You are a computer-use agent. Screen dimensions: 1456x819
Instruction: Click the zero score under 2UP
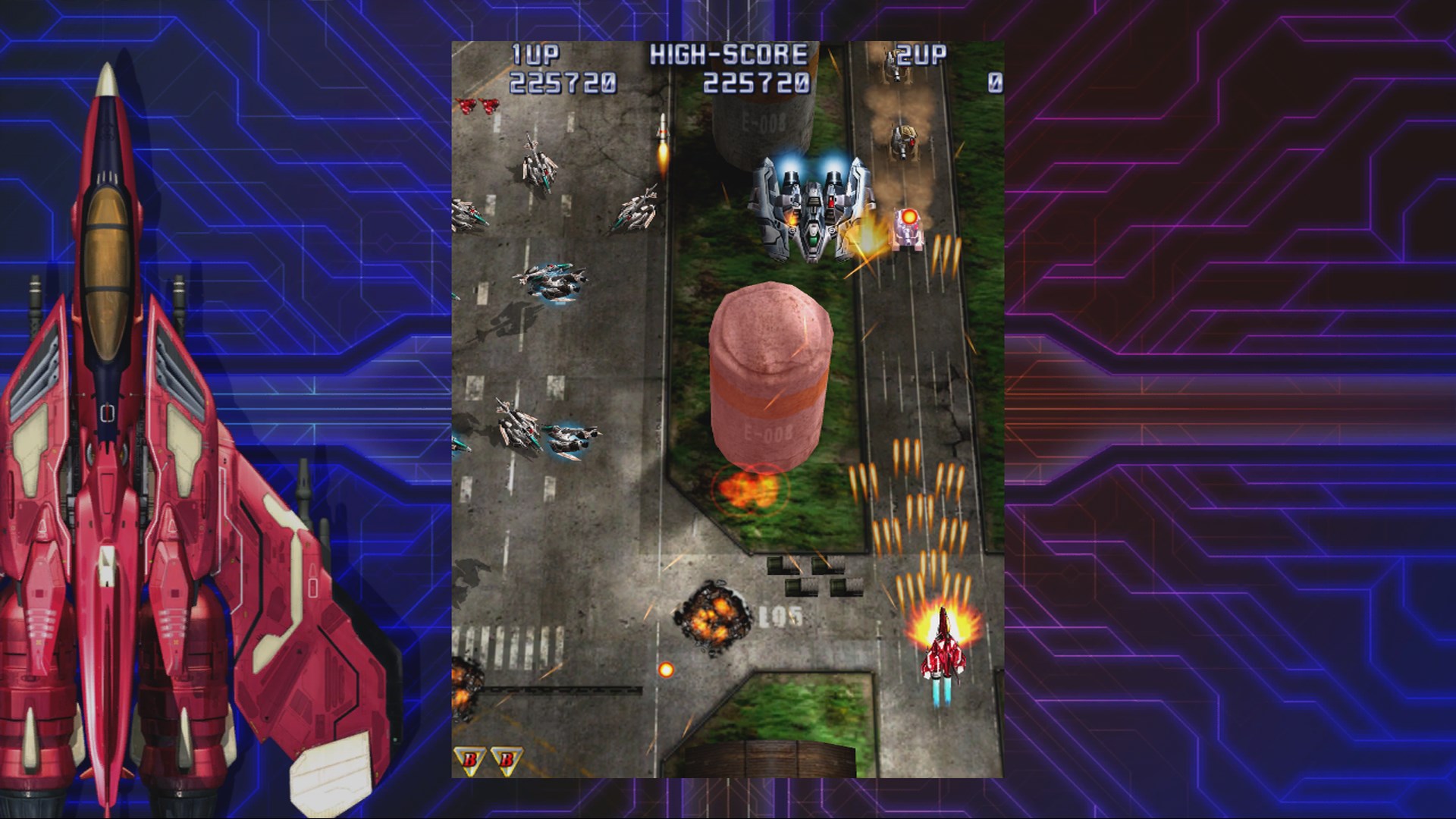pyautogui.click(x=997, y=80)
